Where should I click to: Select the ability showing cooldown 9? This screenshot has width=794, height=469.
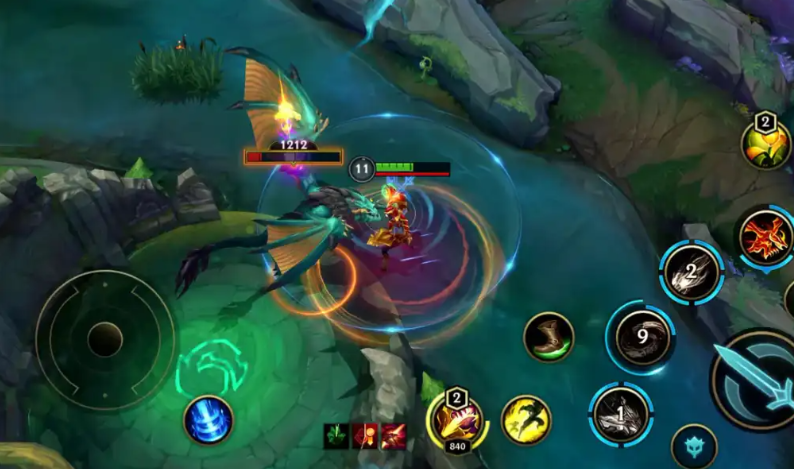coord(640,337)
